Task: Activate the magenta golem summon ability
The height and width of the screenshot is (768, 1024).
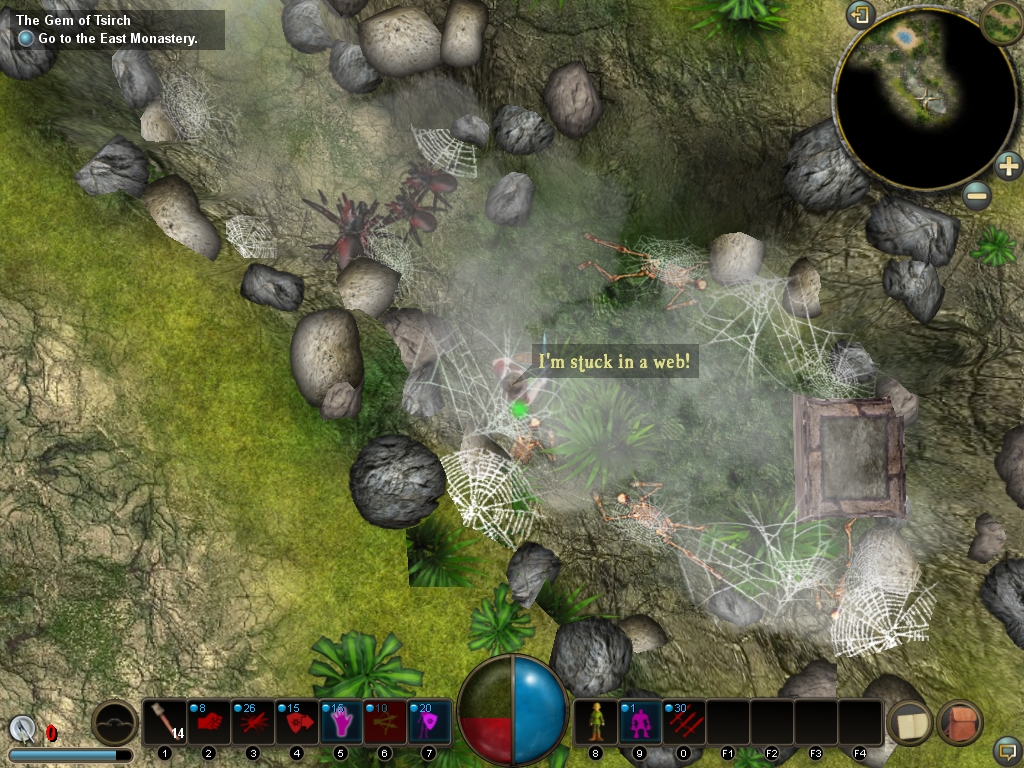Action: [x=640, y=722]
